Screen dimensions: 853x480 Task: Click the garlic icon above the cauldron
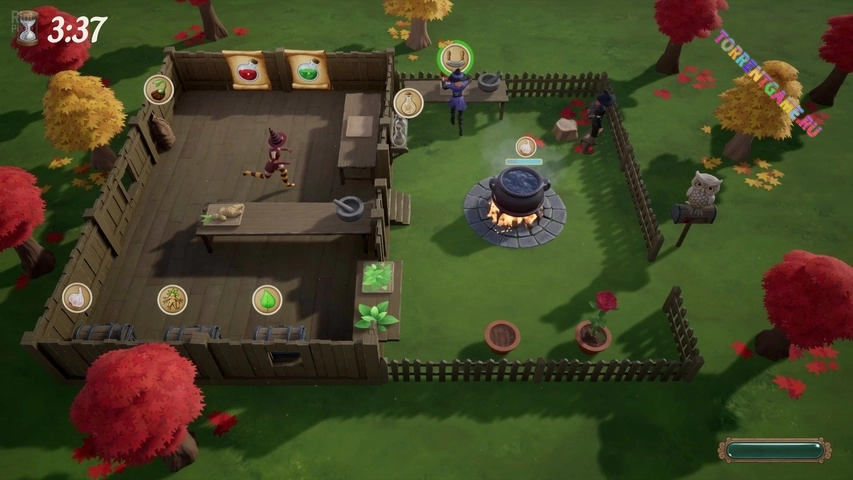point(525,147)
